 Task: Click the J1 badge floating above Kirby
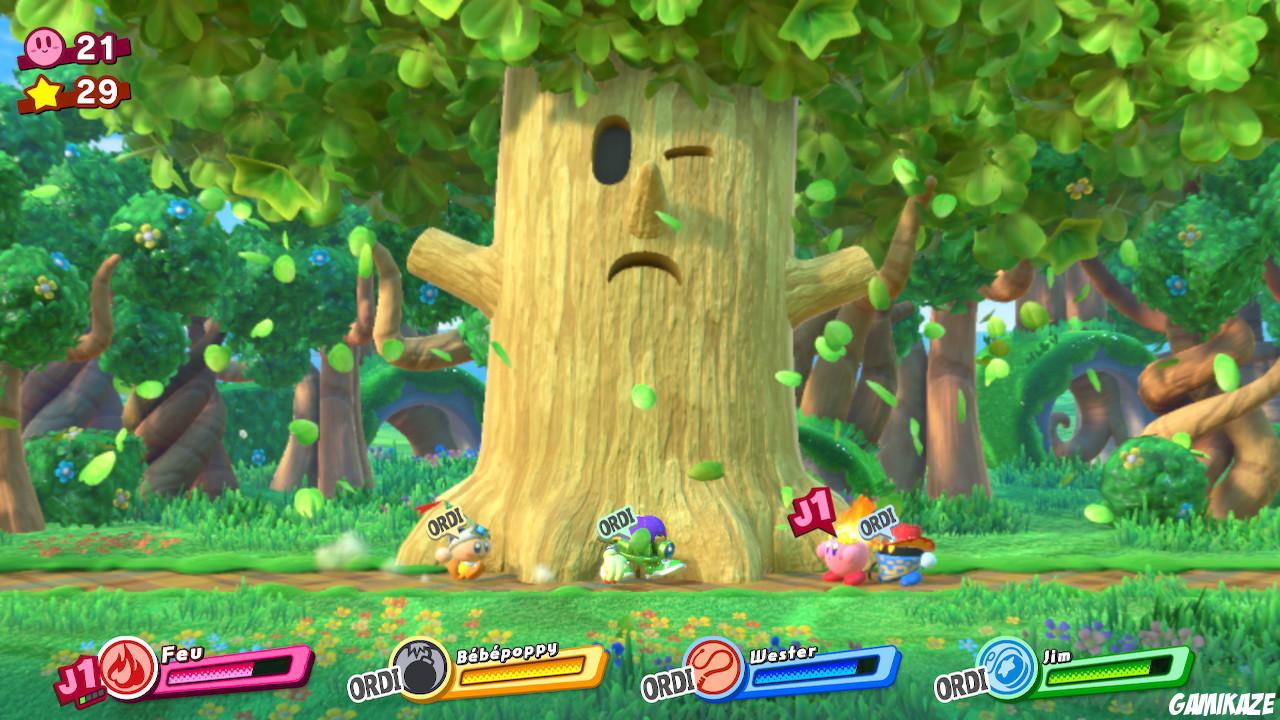click(813, 513)
